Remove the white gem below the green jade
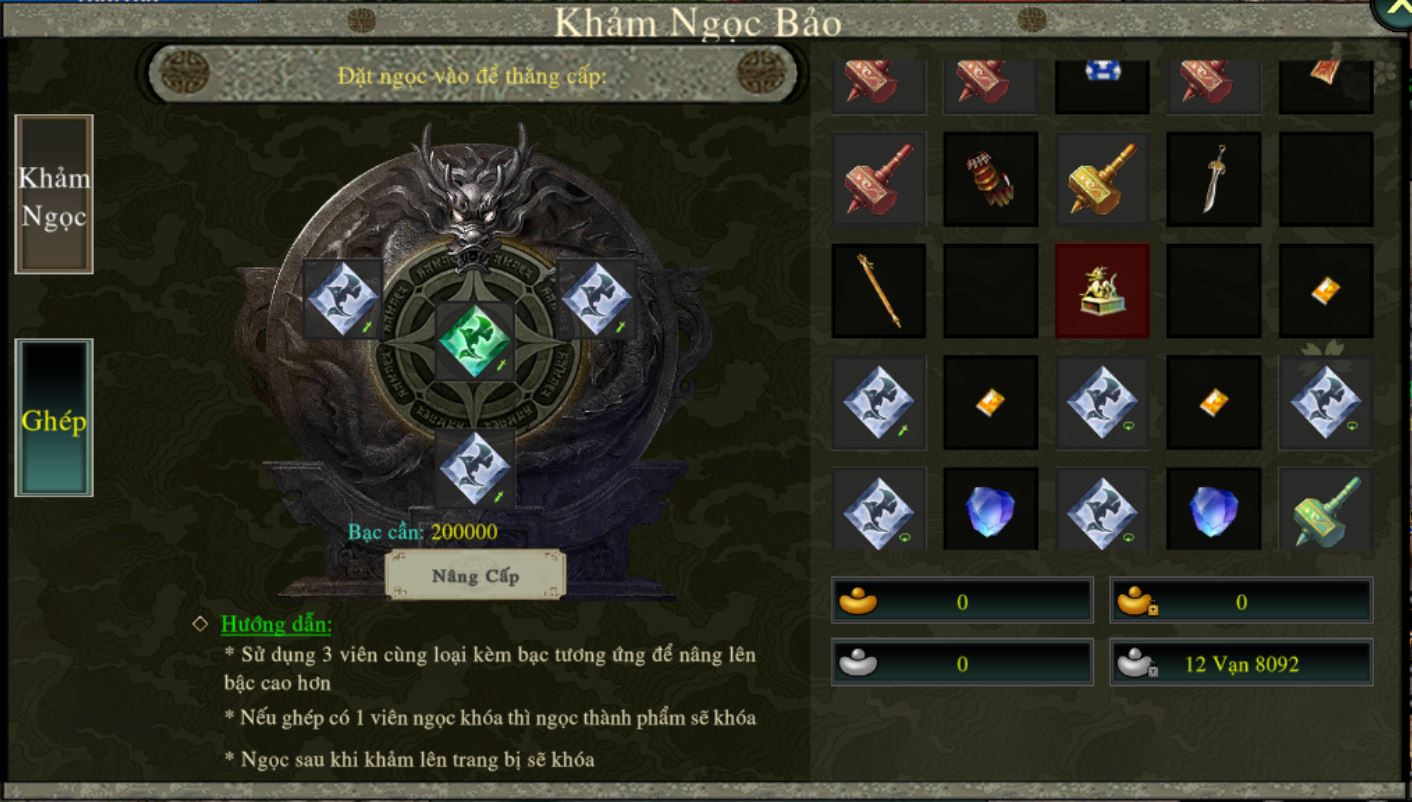 click(x=475, y=468)
